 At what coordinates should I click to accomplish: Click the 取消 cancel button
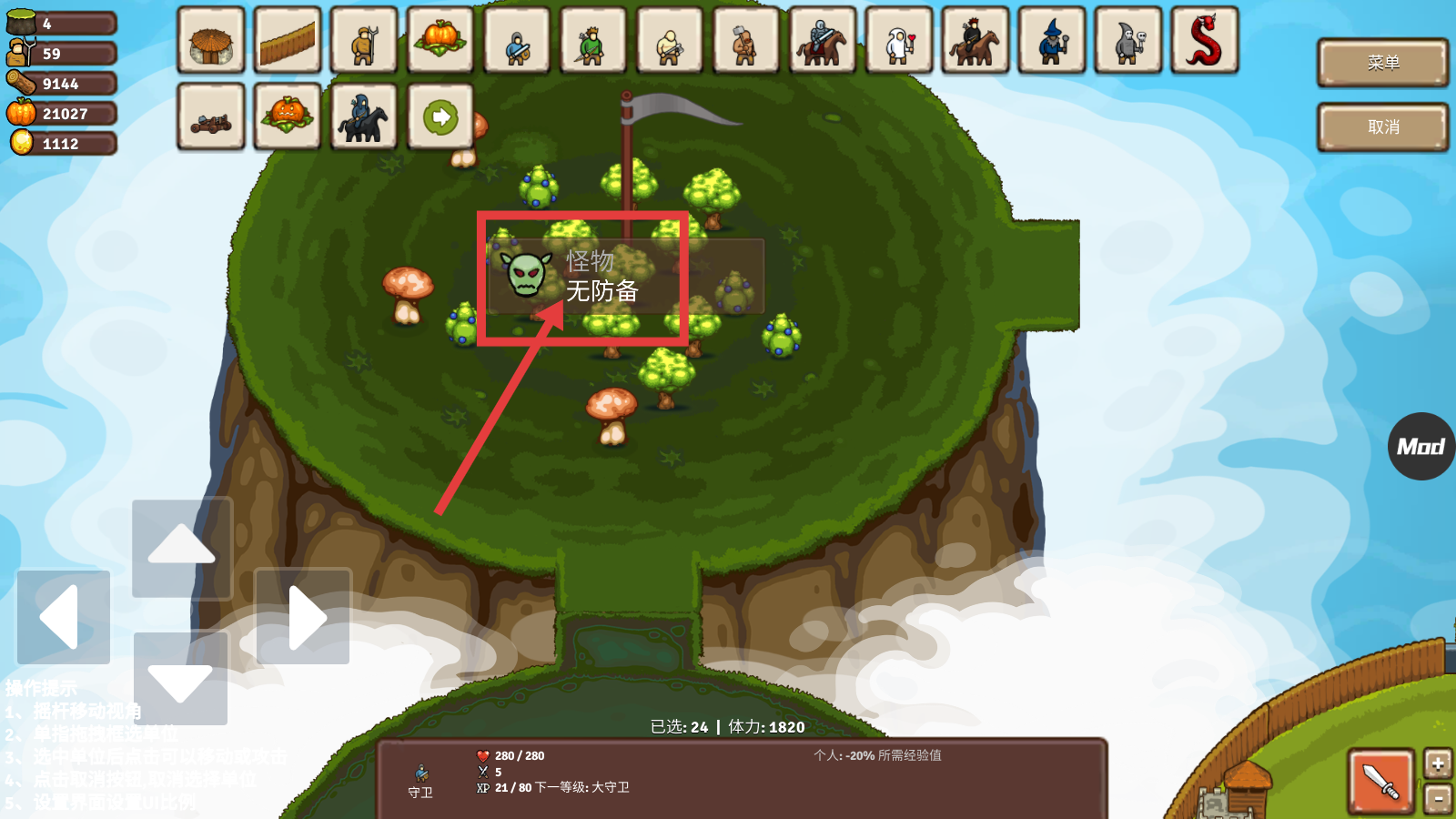coord(1382,127)
